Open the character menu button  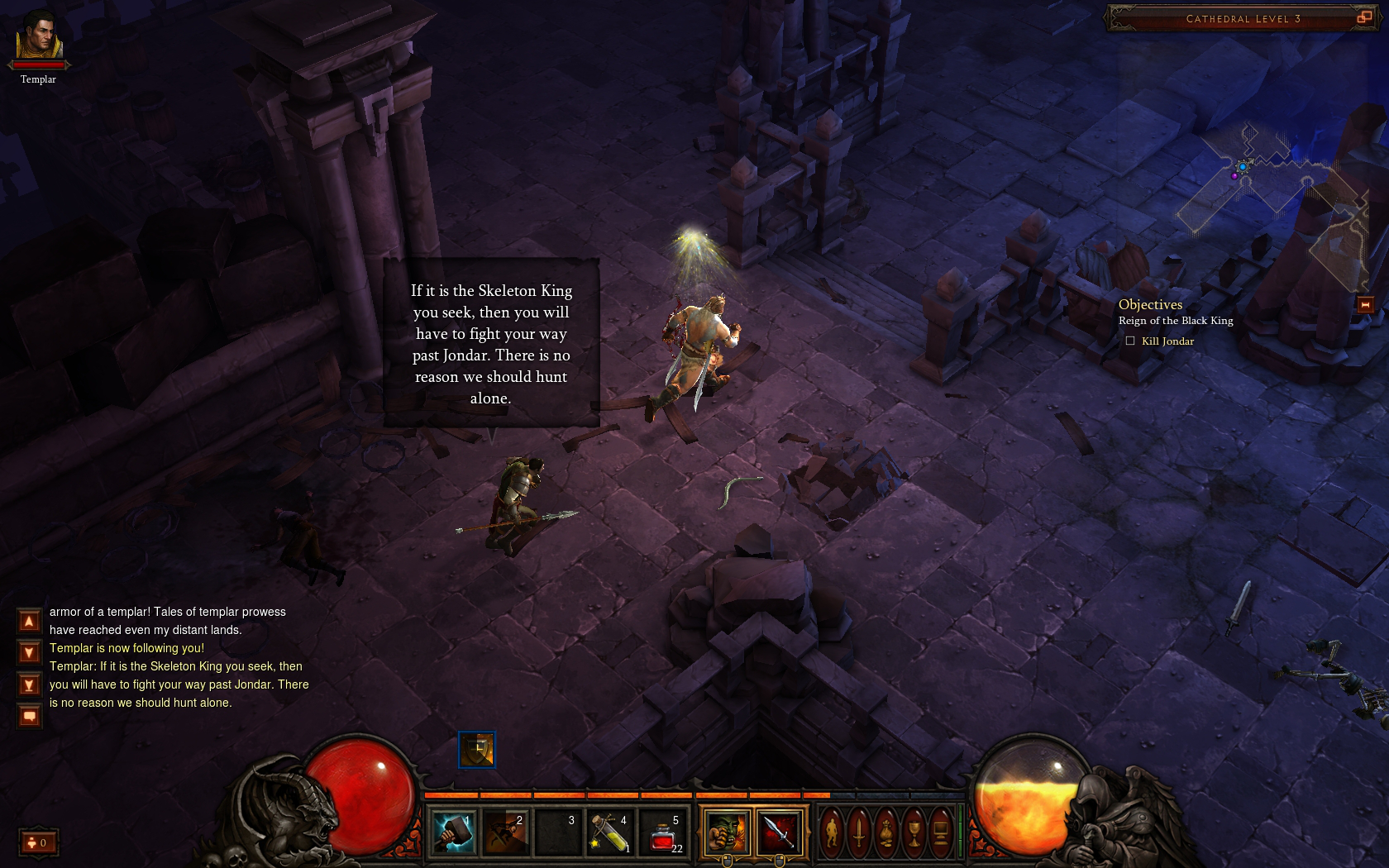tap(832, 831)
